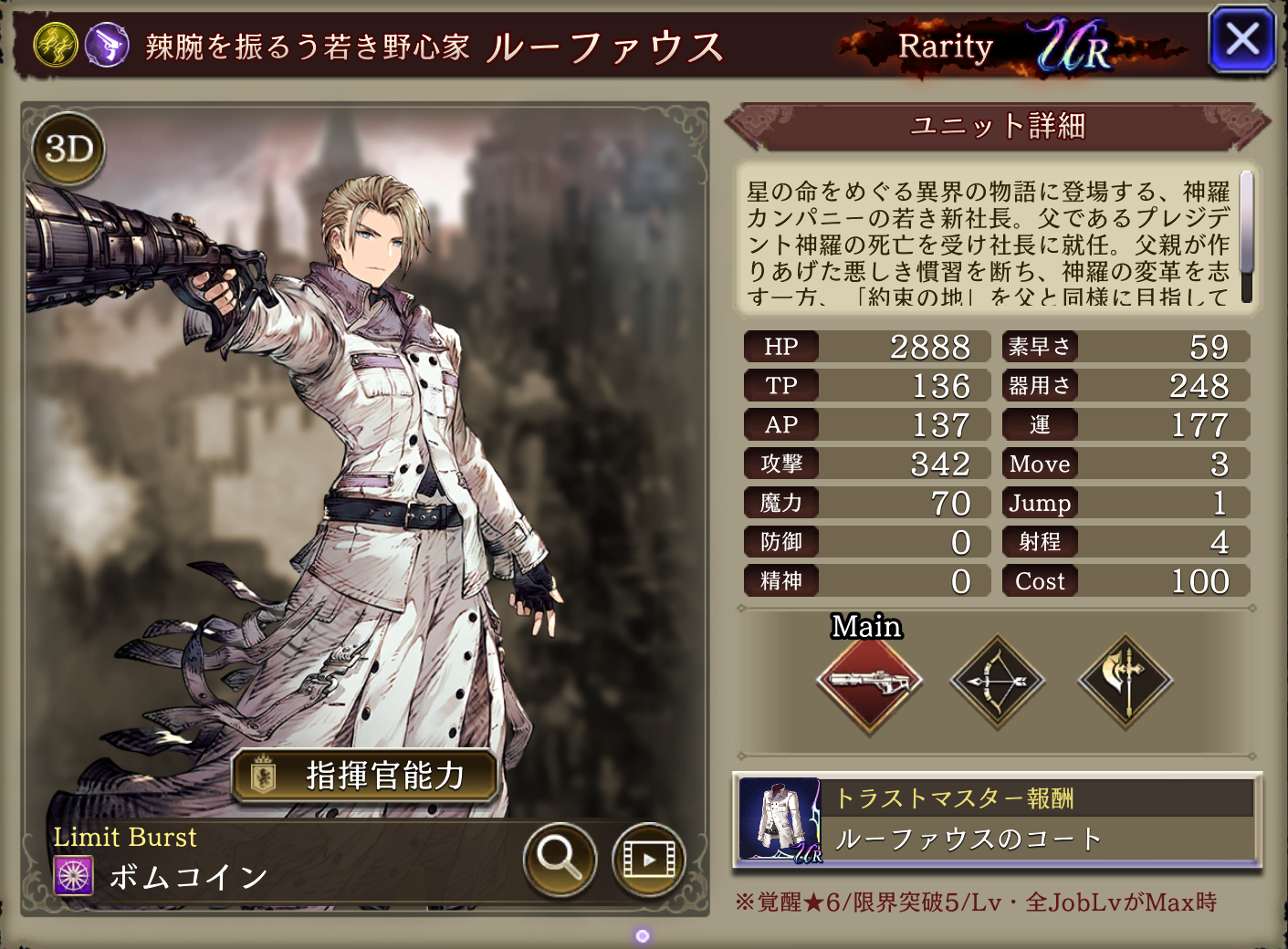Close the unit detail window
The image size is (1288, 949).
[1241, 40]
